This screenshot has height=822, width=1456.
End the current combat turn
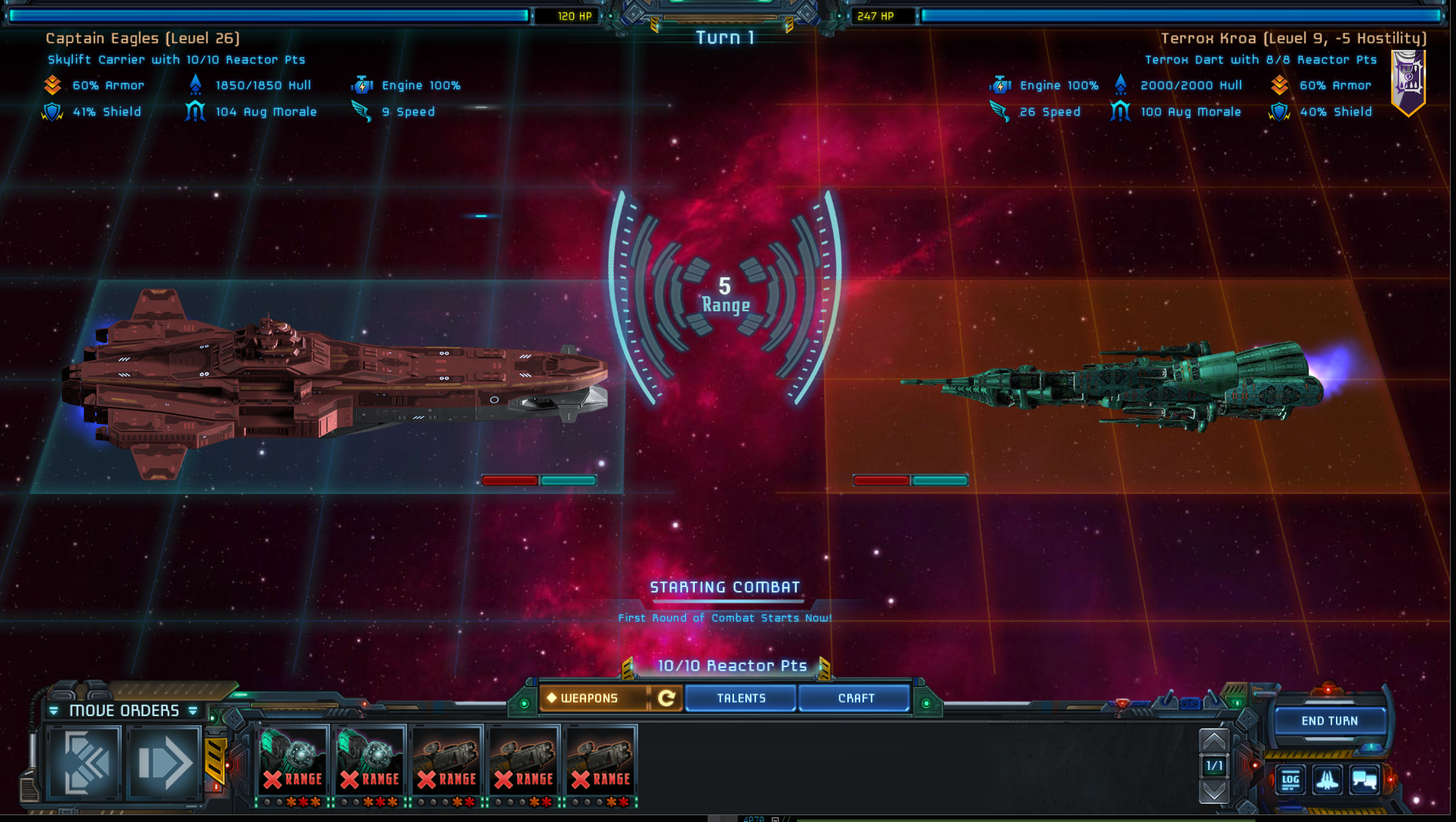click(x=1329, y=721)
